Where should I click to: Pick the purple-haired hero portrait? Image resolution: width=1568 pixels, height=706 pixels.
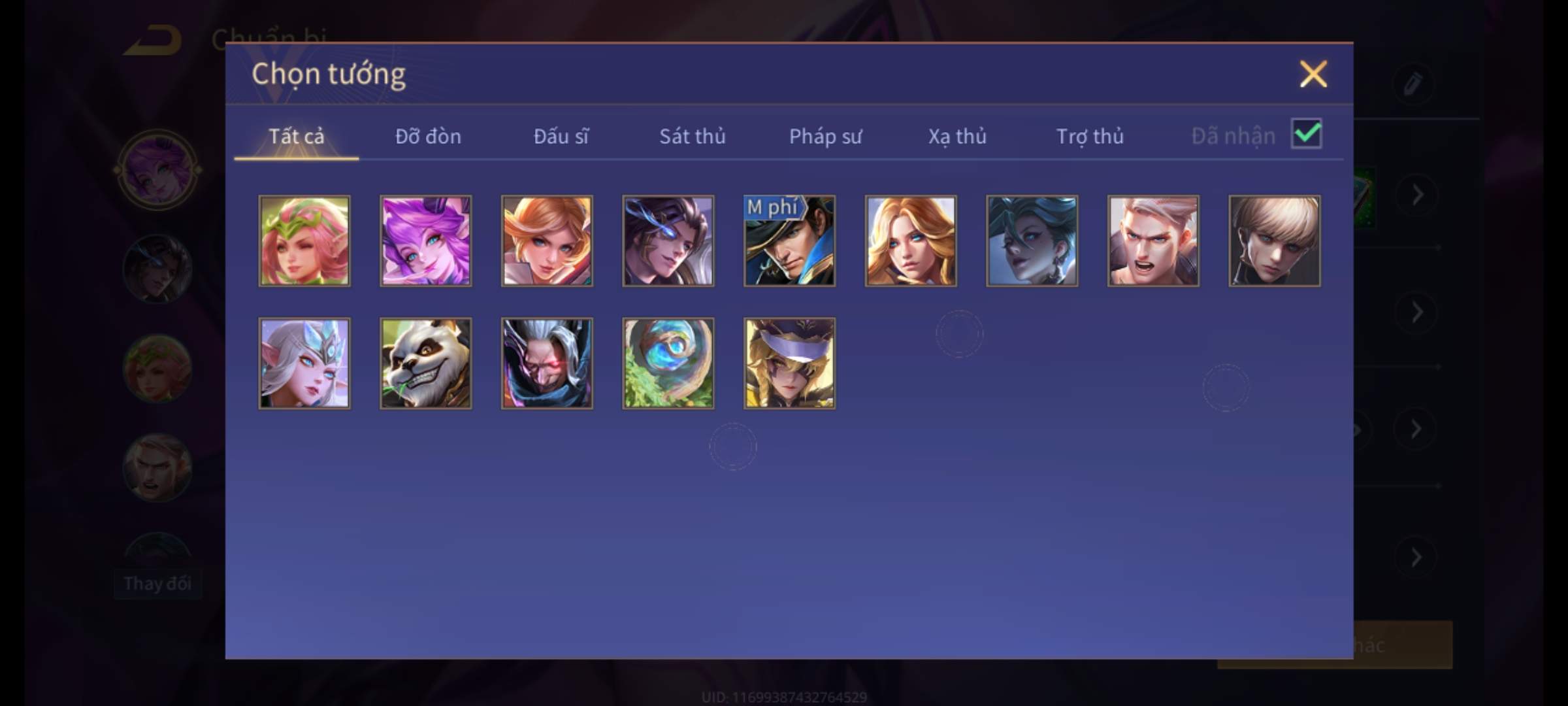click(x=426, y=241)
